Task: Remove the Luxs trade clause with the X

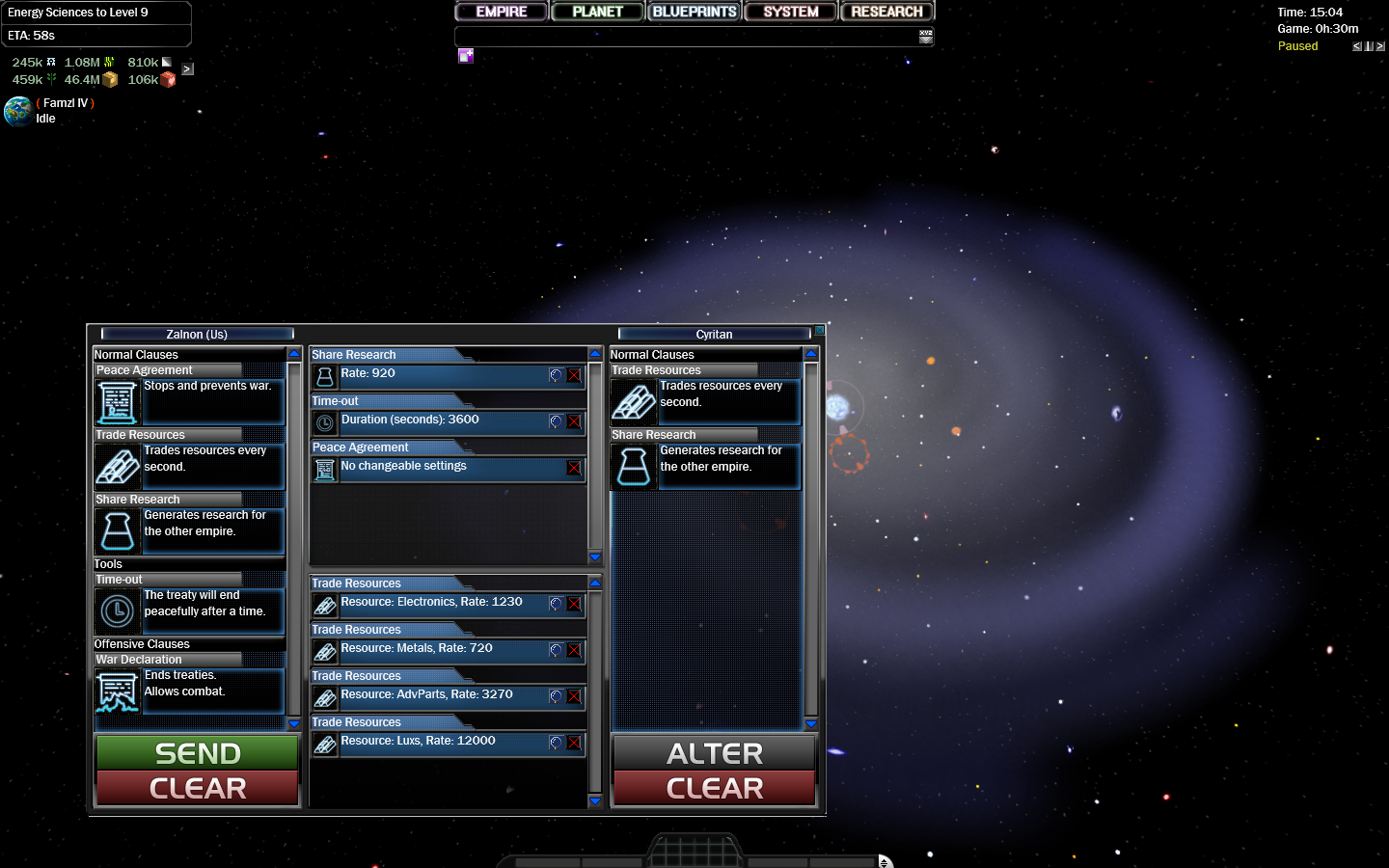Action: [575, 744]
